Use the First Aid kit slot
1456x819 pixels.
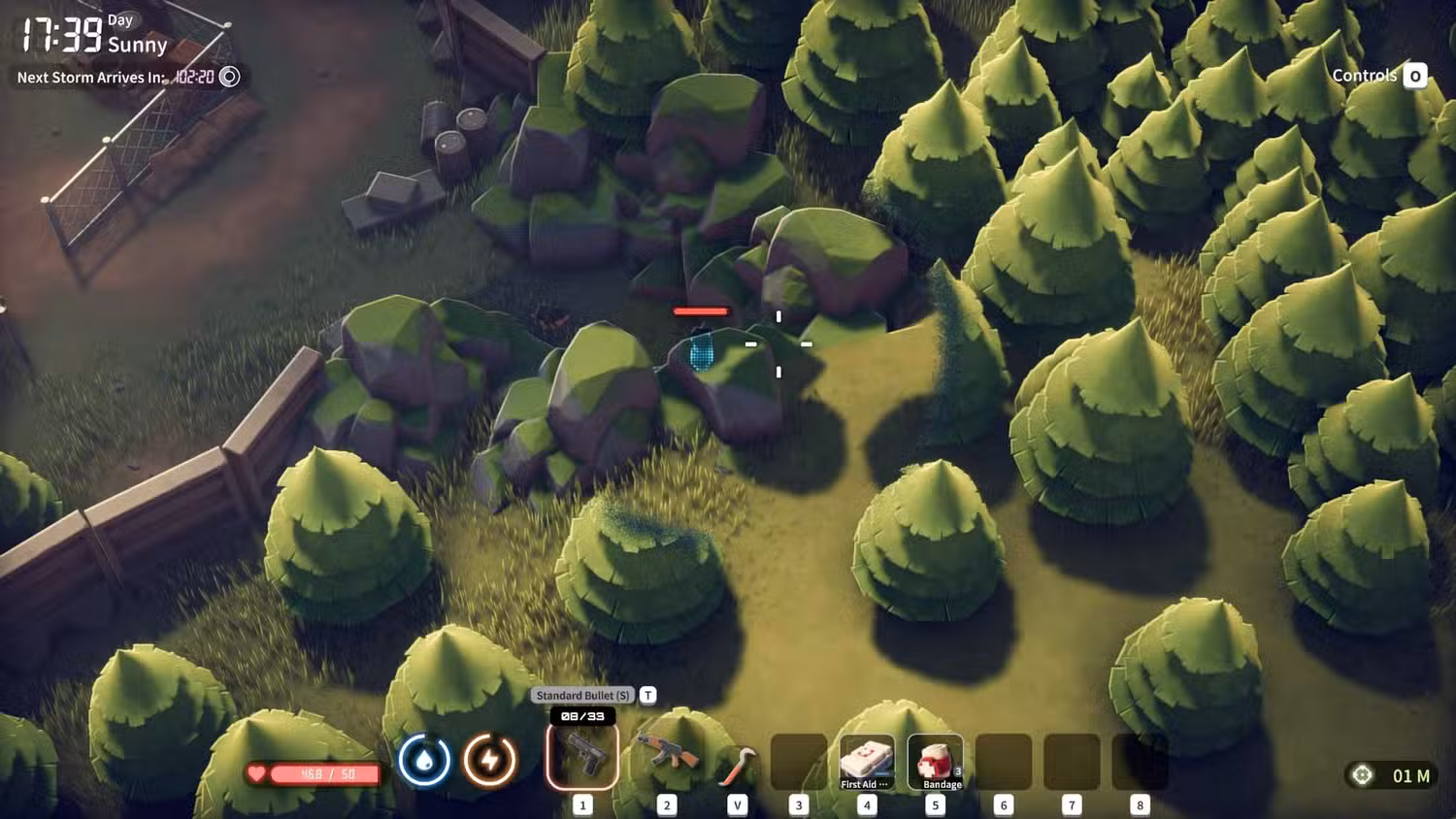pyautogui.click(x=866, y=763)
